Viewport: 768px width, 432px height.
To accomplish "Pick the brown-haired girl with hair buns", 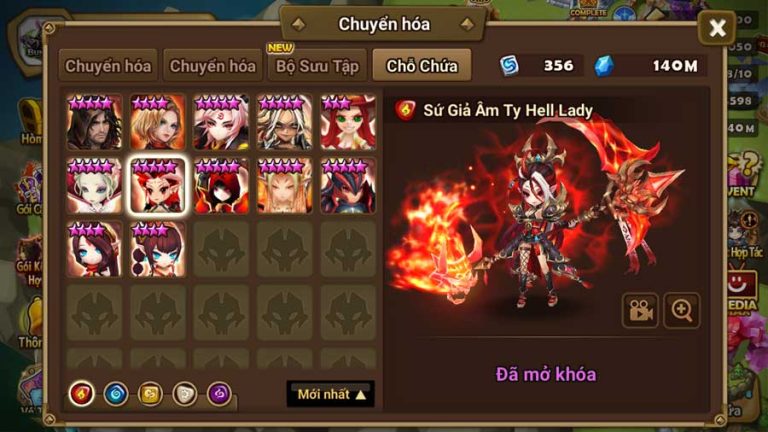I will (158, 249).
